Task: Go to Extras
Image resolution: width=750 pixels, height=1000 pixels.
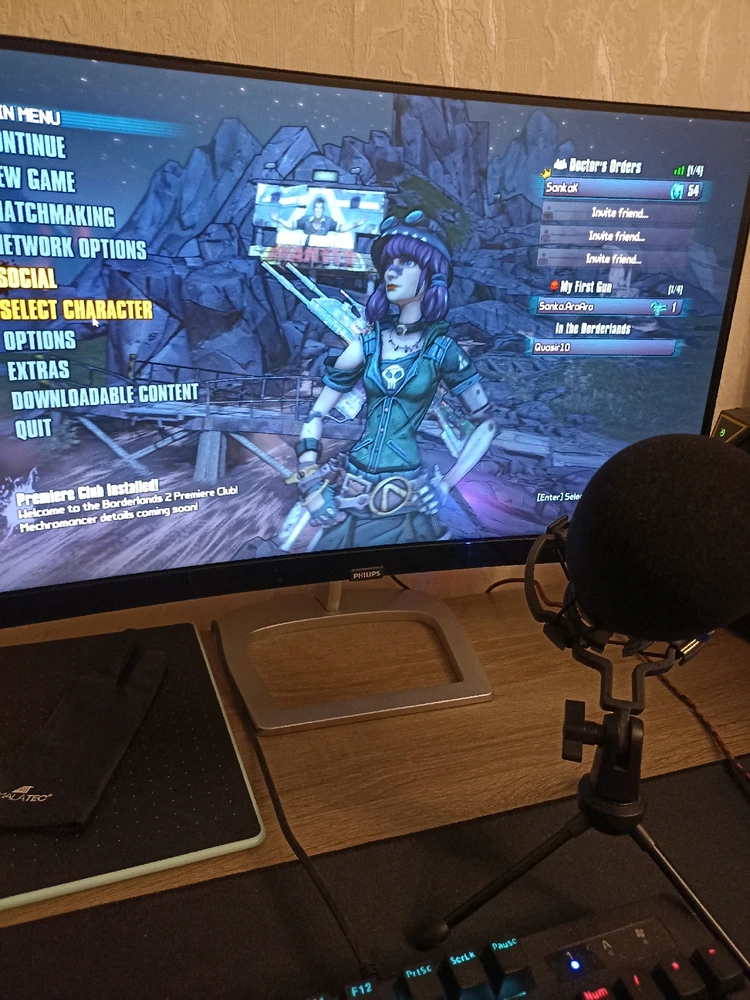Action: [38, 370]
